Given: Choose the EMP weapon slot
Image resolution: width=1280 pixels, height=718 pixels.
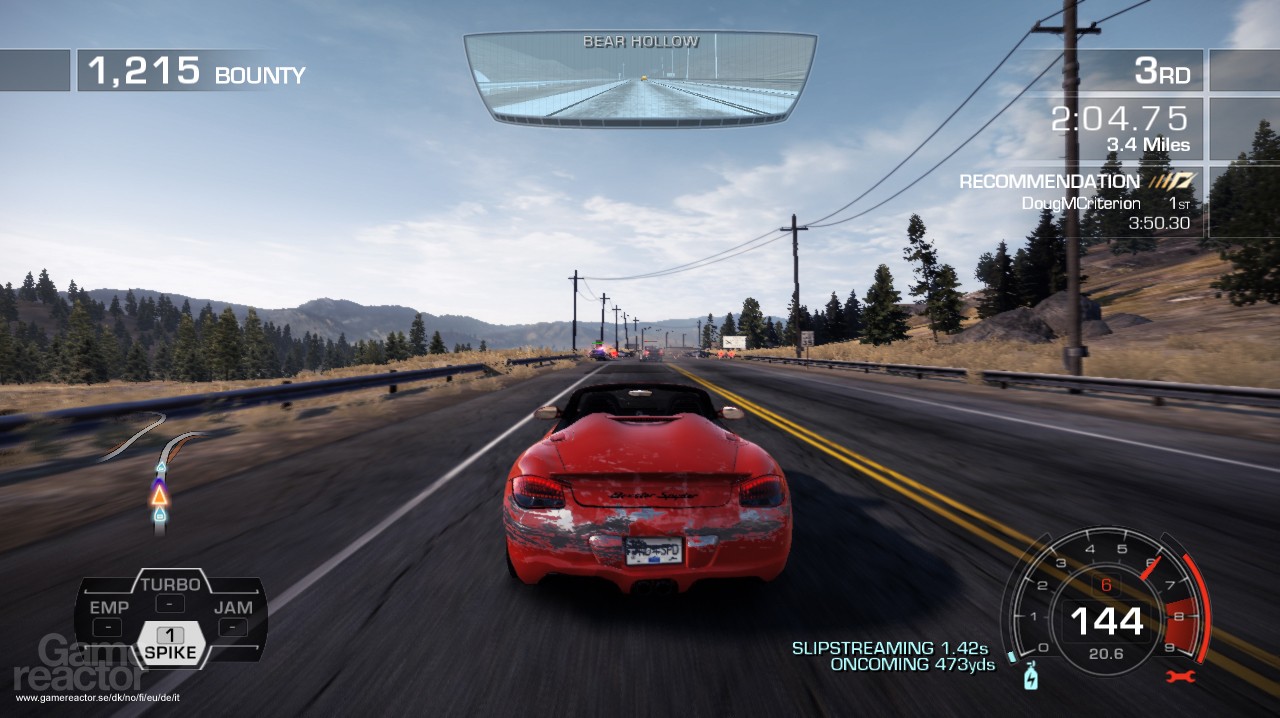Looking at the screenshot, I should [x=108, y=617].
